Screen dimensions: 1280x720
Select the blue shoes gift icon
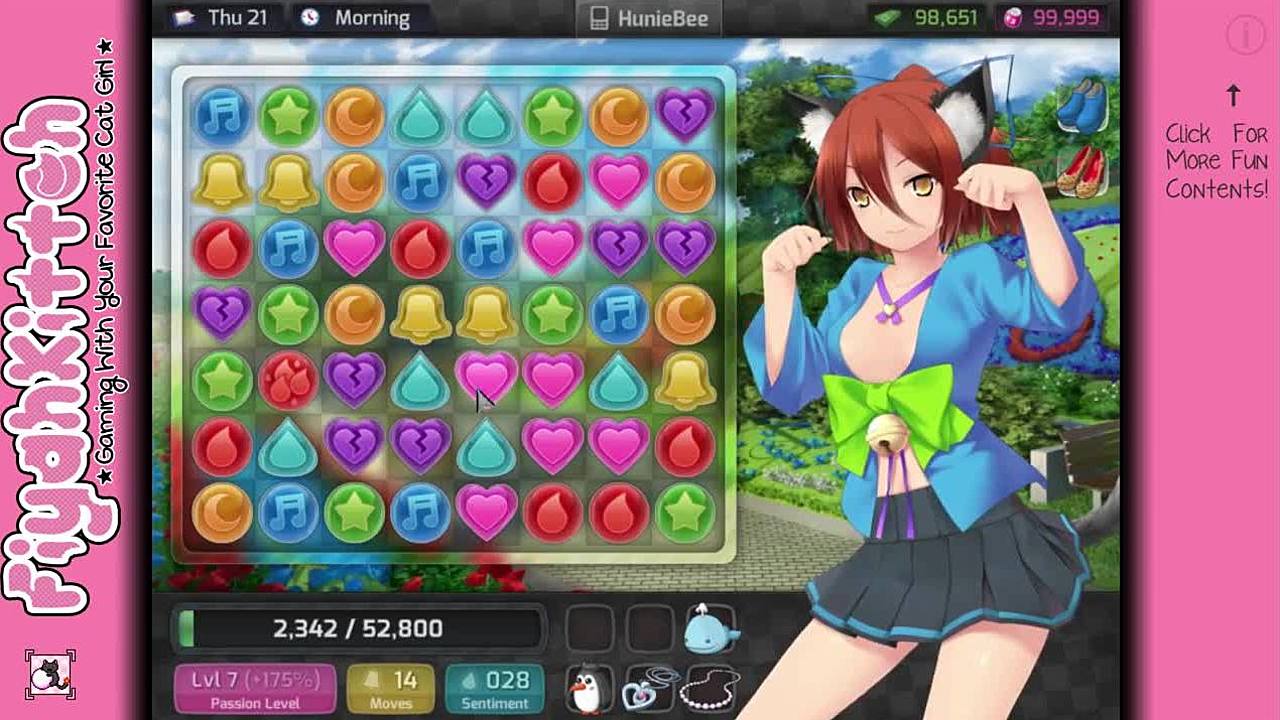tap(1081, 105)
